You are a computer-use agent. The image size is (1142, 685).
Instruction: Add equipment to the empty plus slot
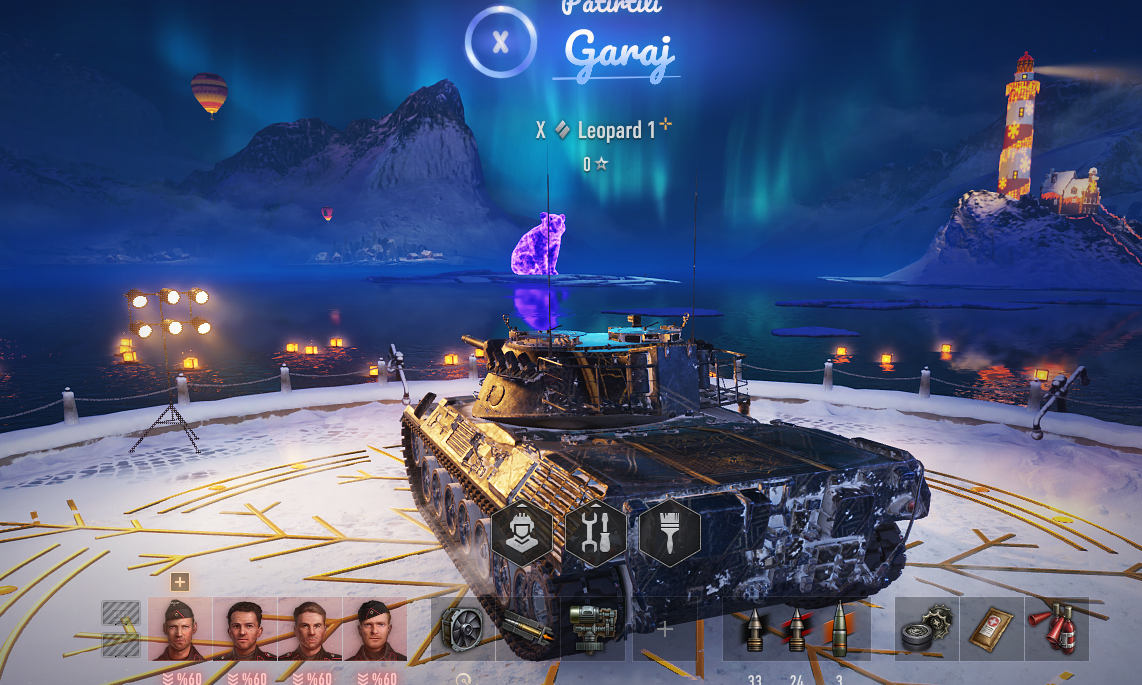tap(665, 630)
